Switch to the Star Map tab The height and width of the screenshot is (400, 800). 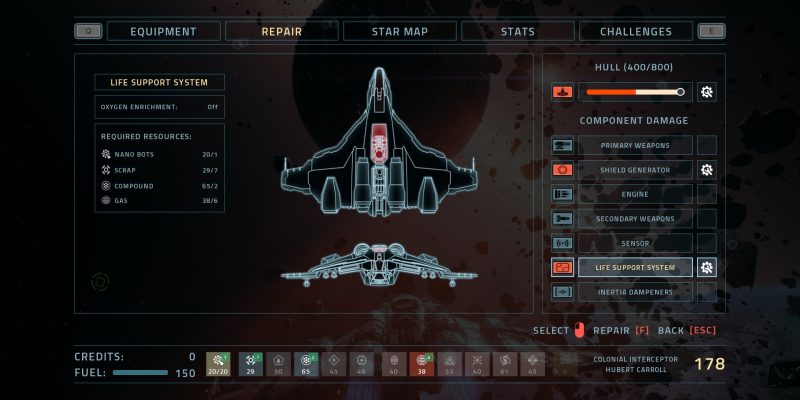tap(399, 31)
